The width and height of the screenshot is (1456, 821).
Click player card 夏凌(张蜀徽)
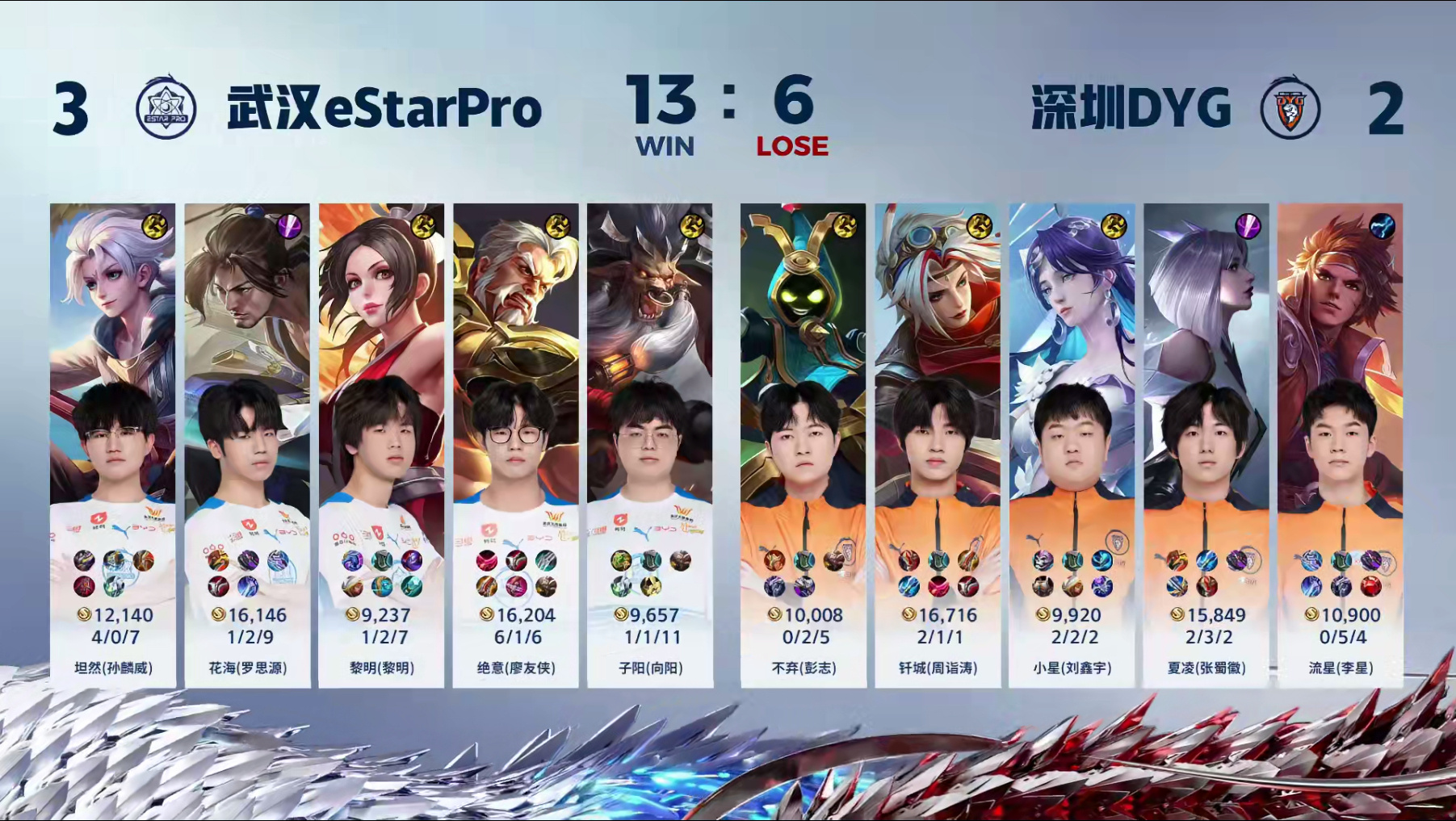pos(1206,444)
